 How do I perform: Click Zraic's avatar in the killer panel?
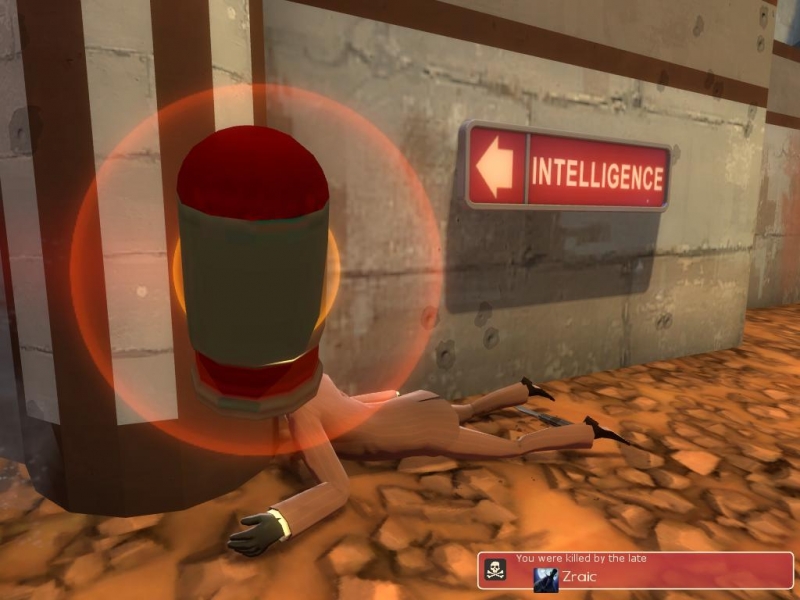[x=546, y=578]
